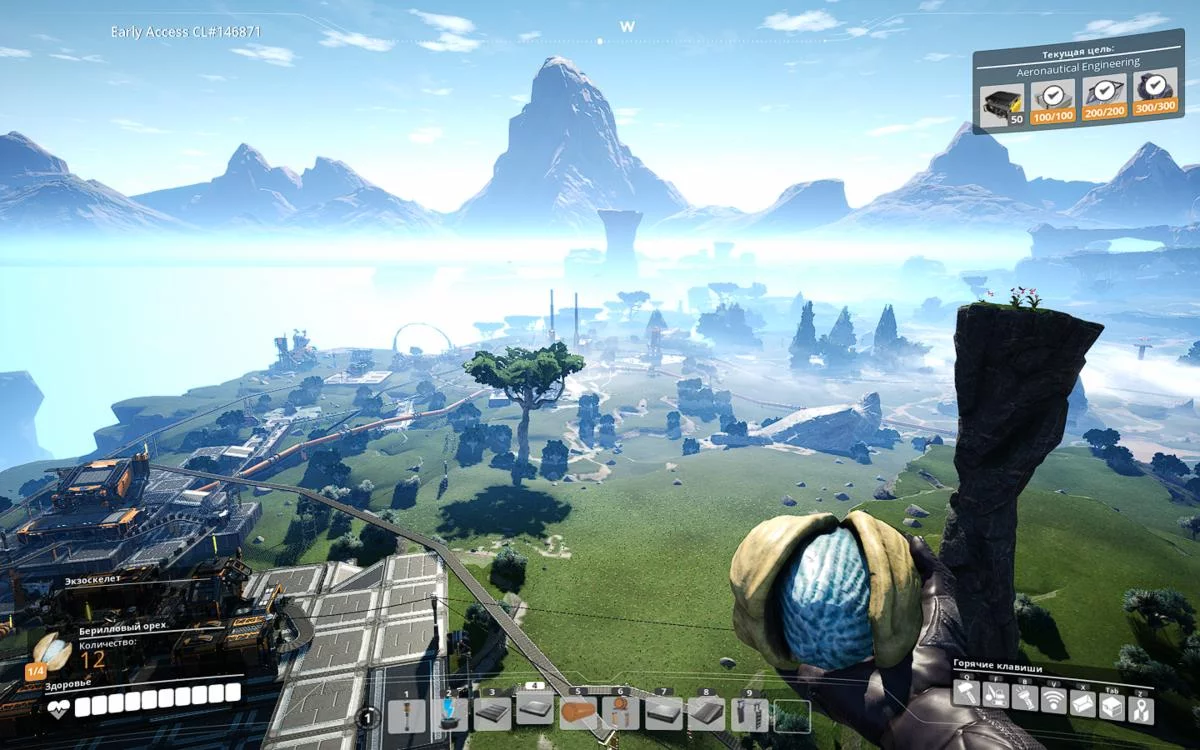Select the power pole in hotbar slot 1
The height and width of the screenshot is (750, 1200).
point(406,714)
